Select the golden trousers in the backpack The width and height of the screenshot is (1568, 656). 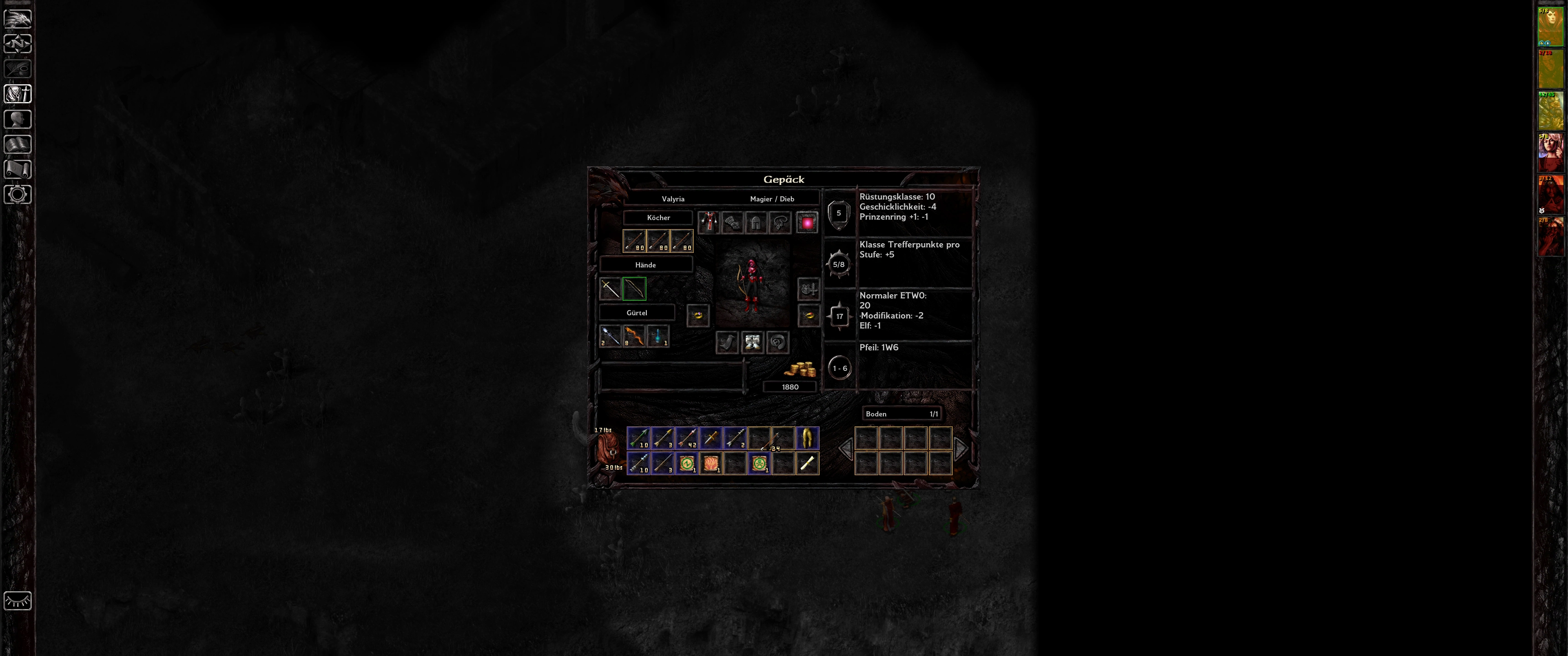point(807,438)
